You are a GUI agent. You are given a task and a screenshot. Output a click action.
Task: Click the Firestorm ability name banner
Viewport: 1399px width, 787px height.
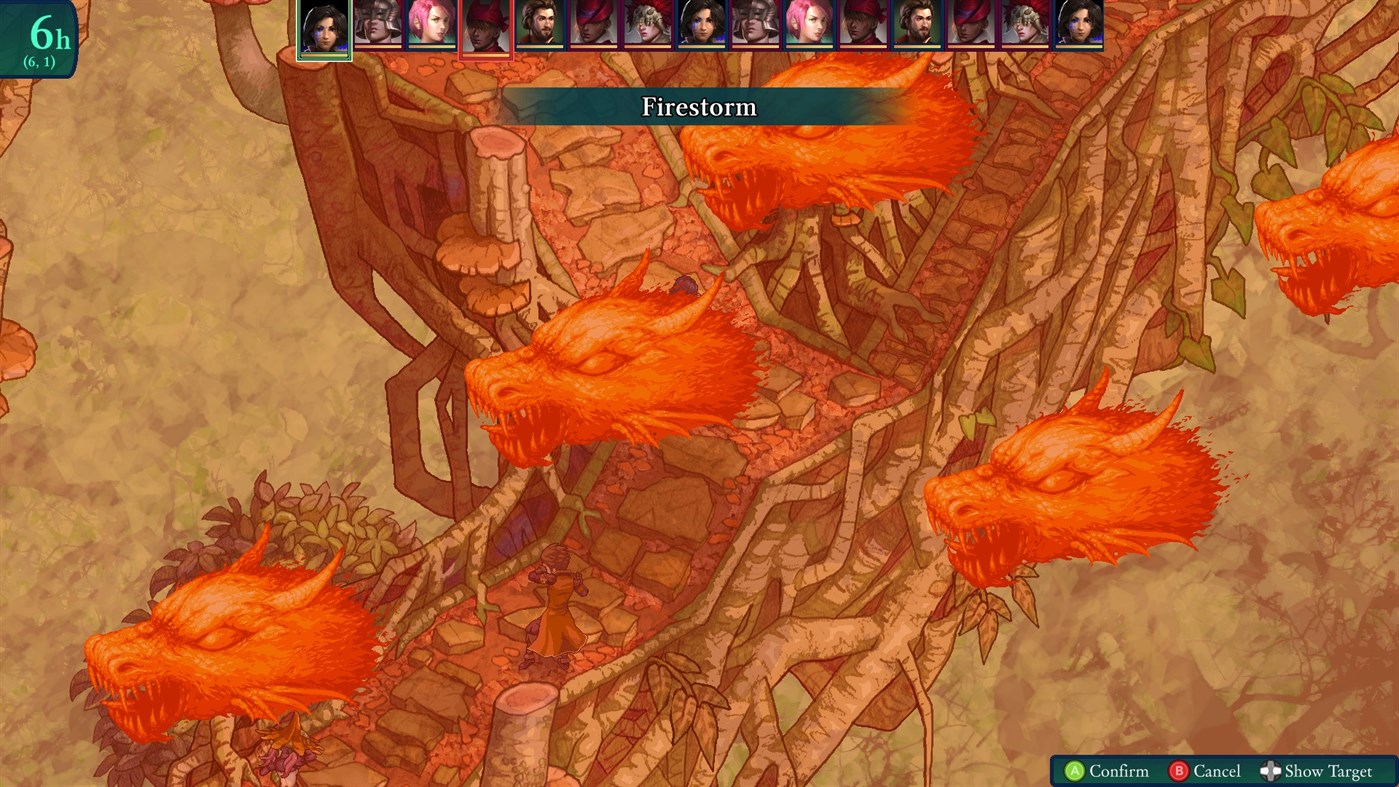(x=699, y=107)
